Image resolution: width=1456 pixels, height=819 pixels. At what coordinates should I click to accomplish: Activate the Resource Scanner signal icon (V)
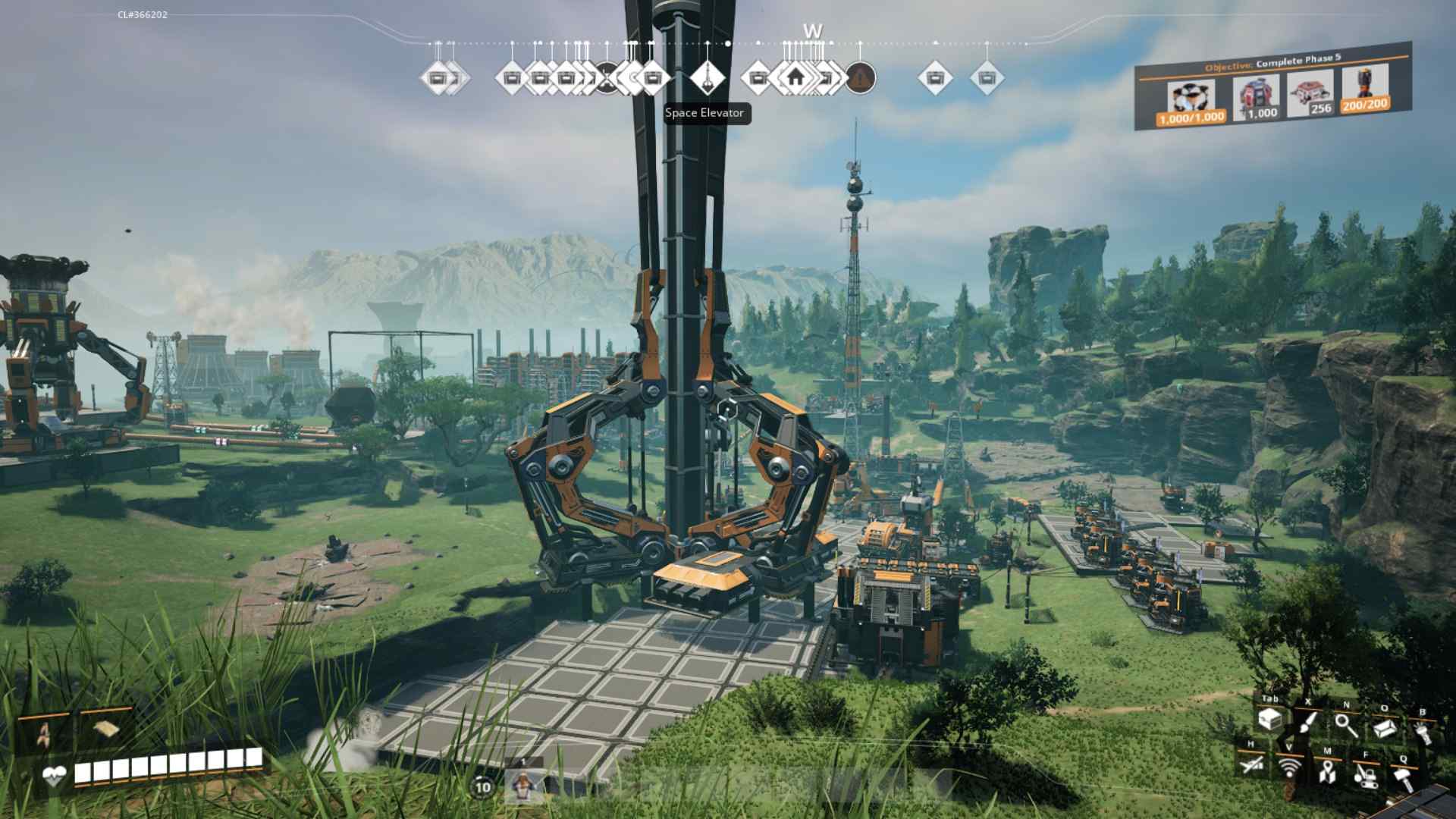pyautogui.click(x=1289, y=768)
